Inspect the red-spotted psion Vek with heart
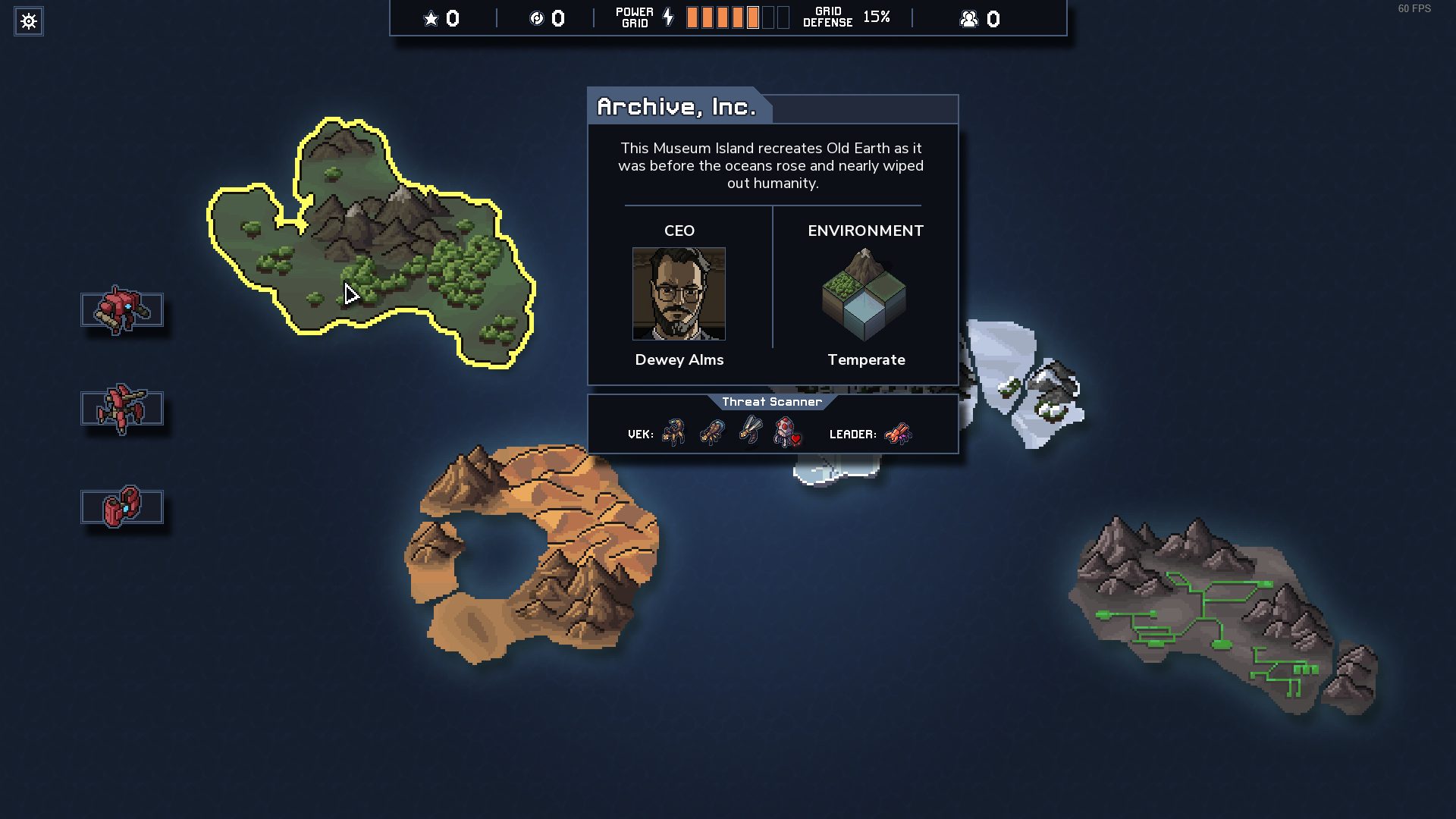Screen dimensions: 1456x819 click(x=787, y=432)
